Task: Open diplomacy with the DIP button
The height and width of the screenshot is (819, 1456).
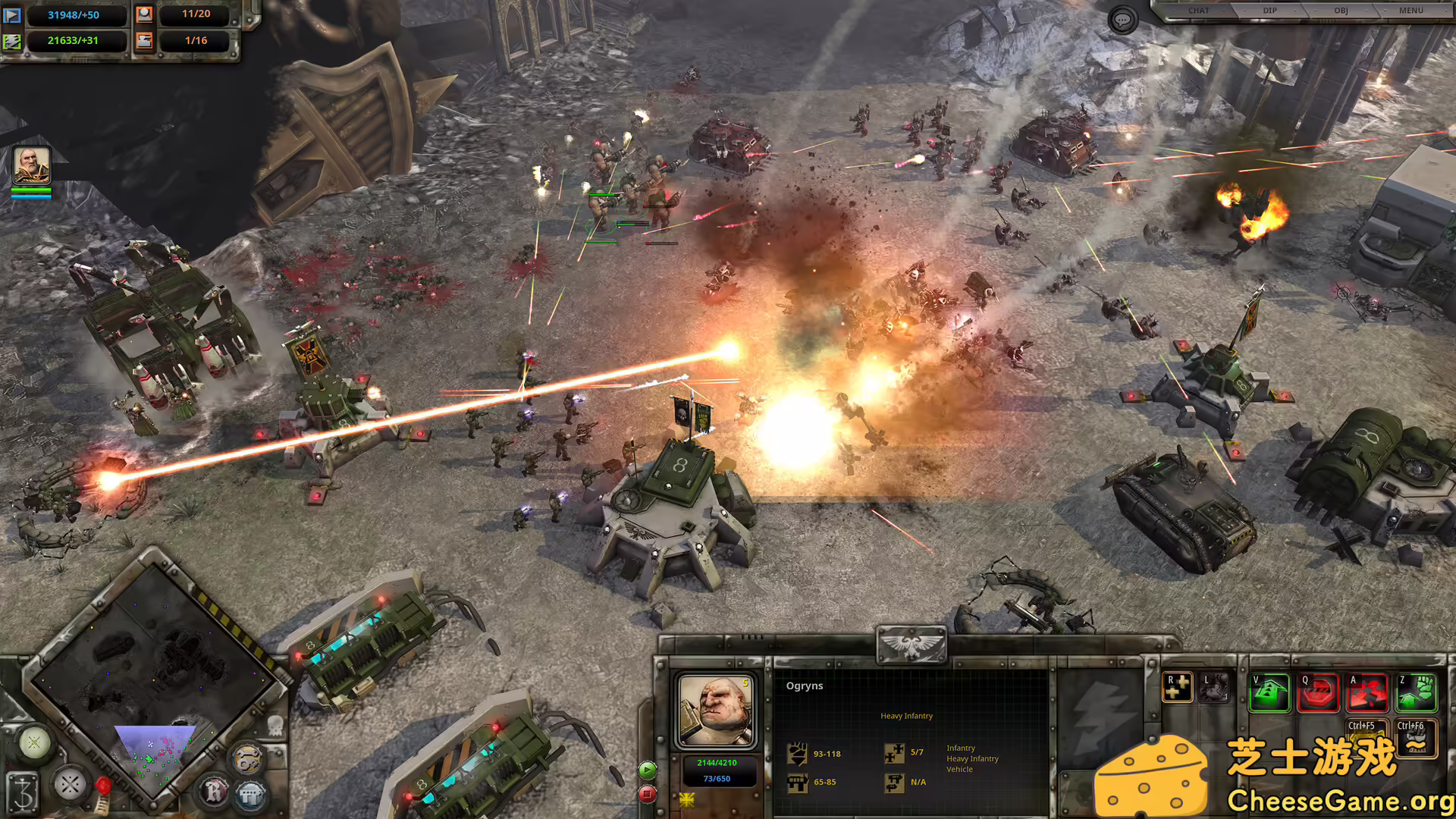Action: tap(1270, 11)
